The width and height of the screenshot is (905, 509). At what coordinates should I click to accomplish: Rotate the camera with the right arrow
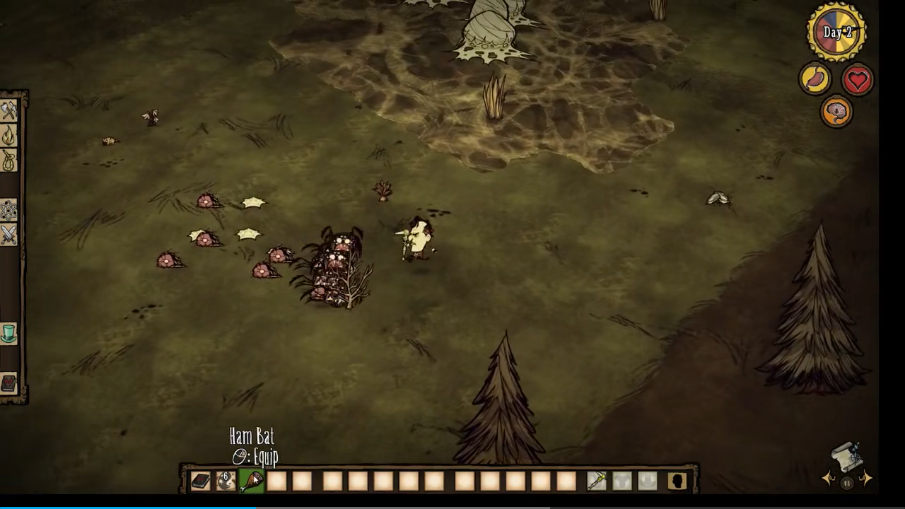[x=865, y=479]
